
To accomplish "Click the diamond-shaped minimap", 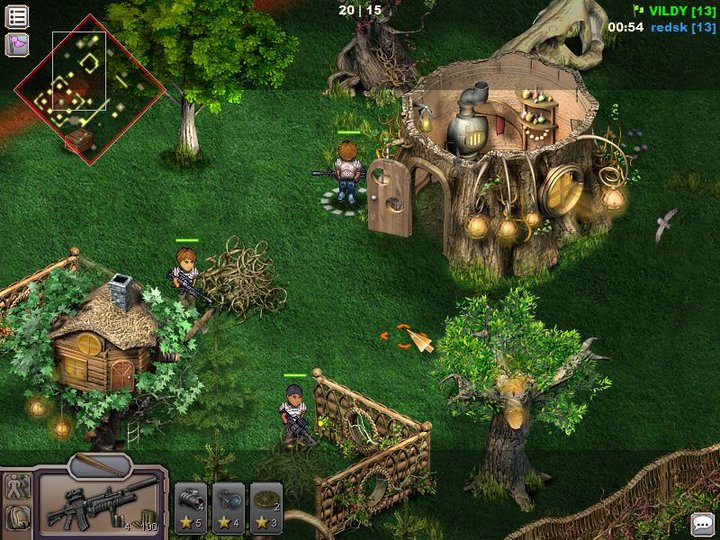I will coord(88,87).
